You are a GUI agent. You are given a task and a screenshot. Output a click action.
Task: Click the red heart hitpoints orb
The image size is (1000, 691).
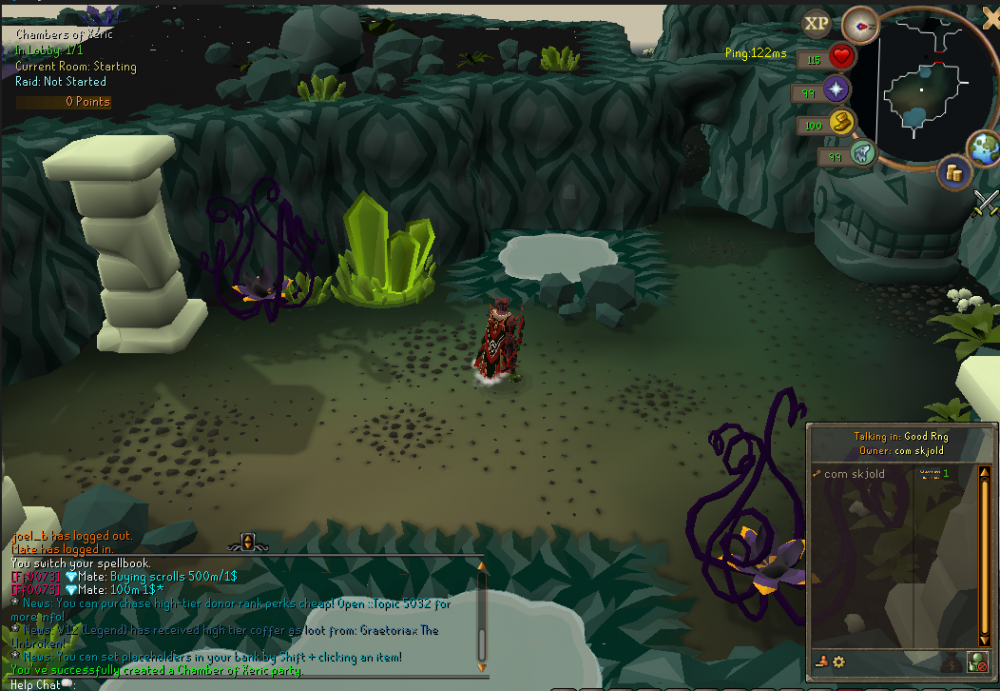(841, 57)
